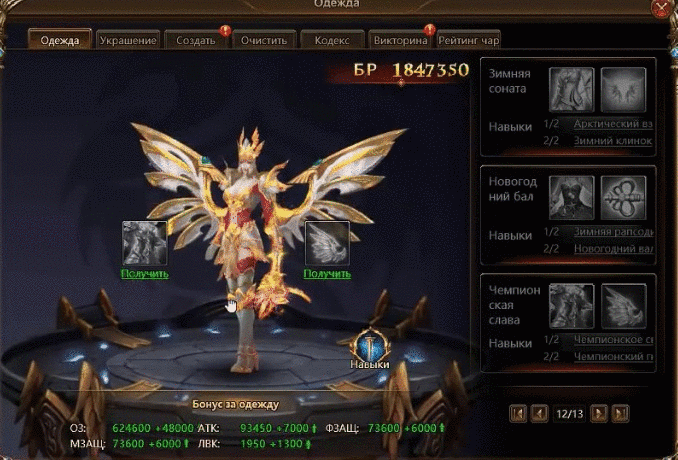Switch to the Одежда tab
Screen dimensions: 678x460
(x=60, y=40)
